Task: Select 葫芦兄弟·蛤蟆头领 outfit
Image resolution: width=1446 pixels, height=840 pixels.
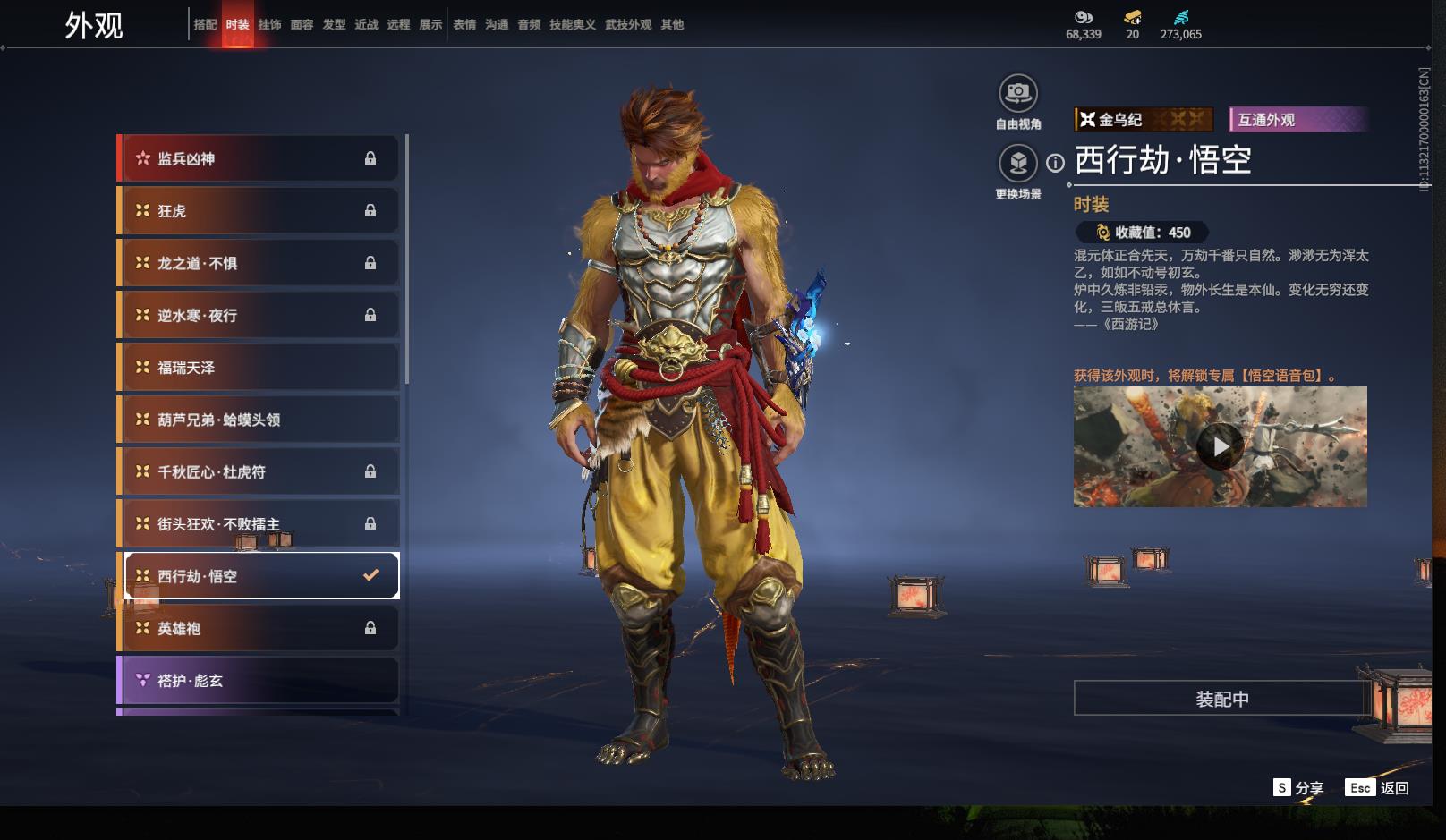Action: coord(259,420)
